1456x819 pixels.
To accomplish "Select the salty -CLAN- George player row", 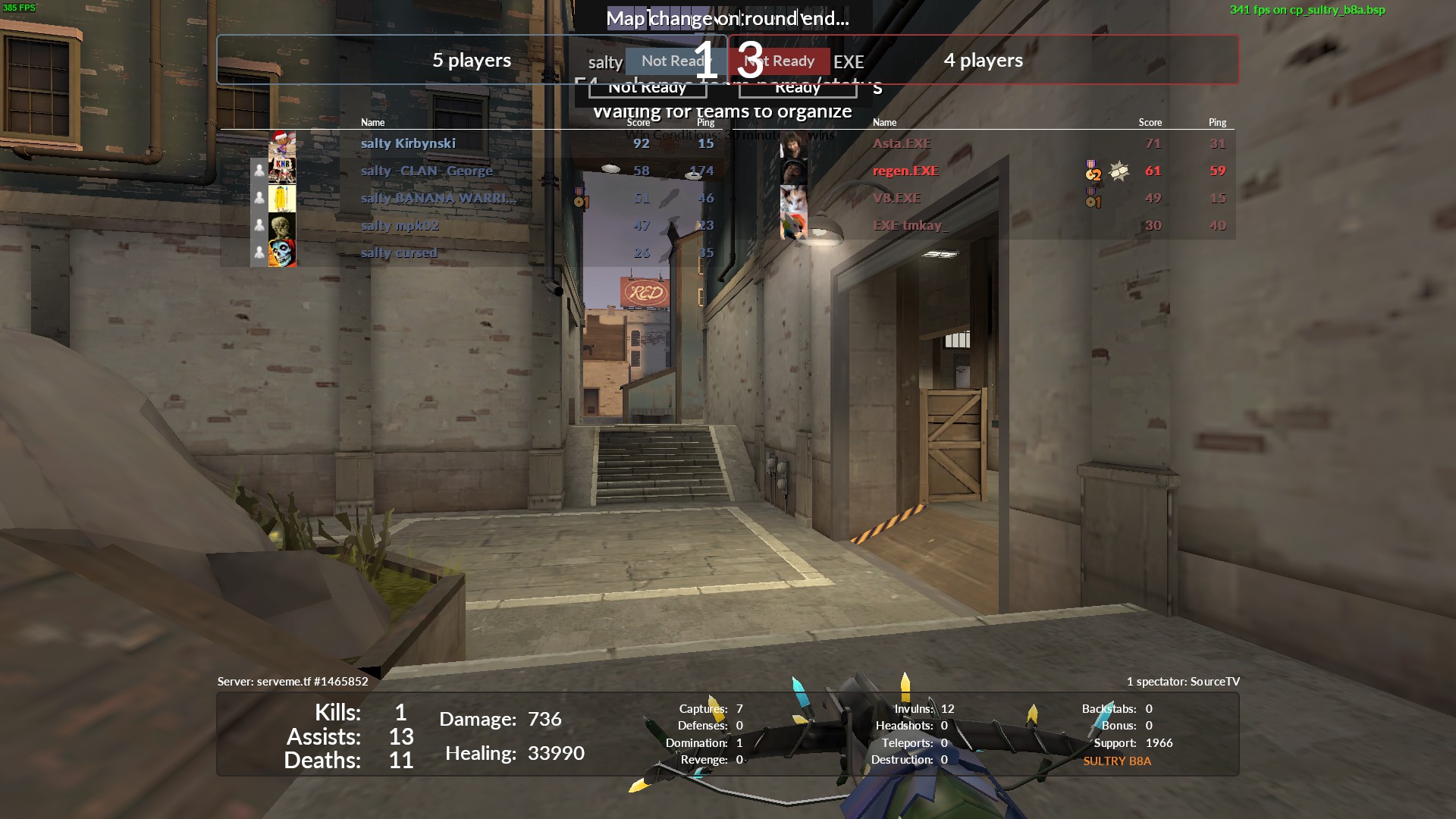I will click(x=426, y=171).
